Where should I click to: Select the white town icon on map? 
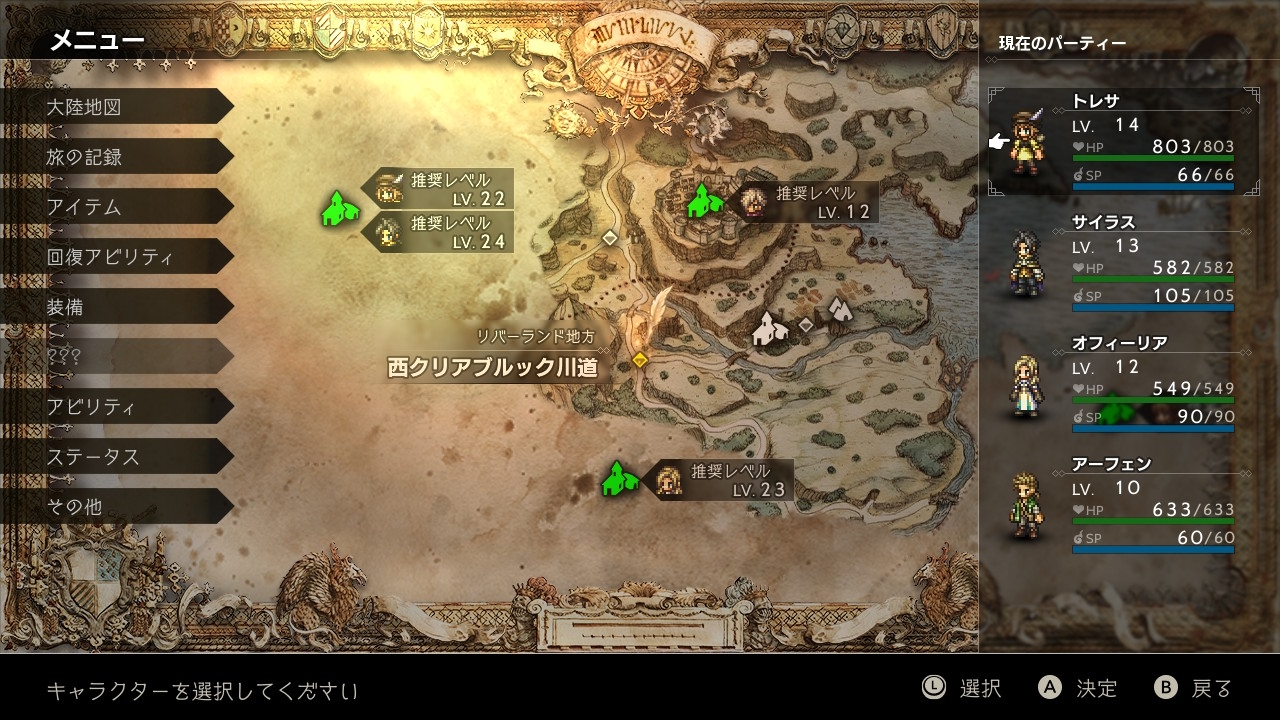point(768,328)
